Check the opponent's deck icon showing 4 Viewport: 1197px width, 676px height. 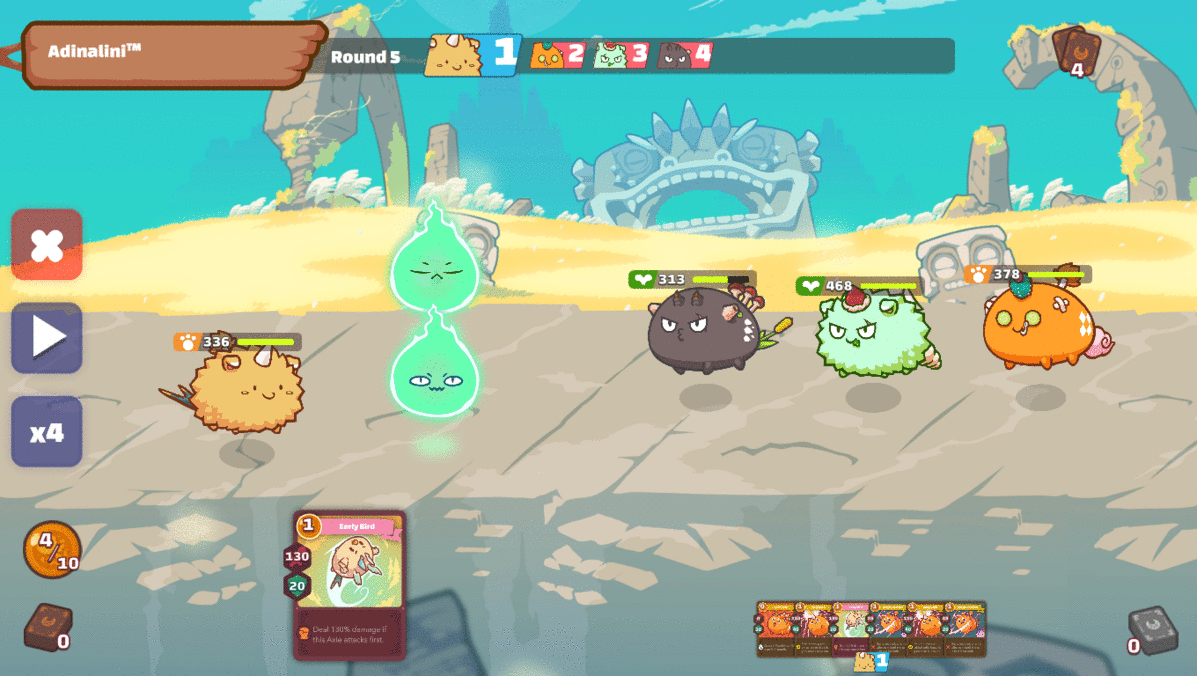[1075, 50]
